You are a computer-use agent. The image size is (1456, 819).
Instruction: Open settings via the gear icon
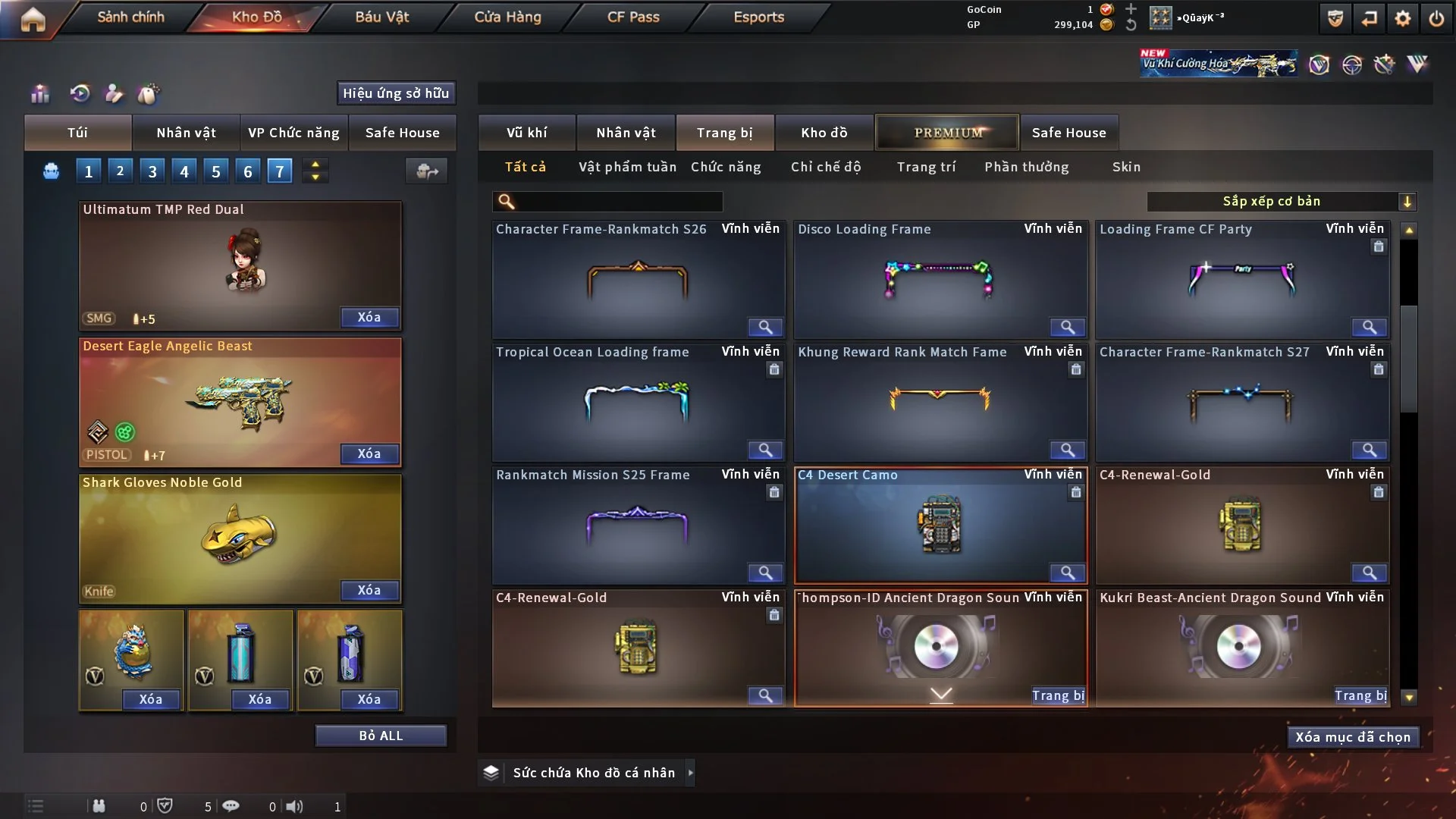[1402, 19]
